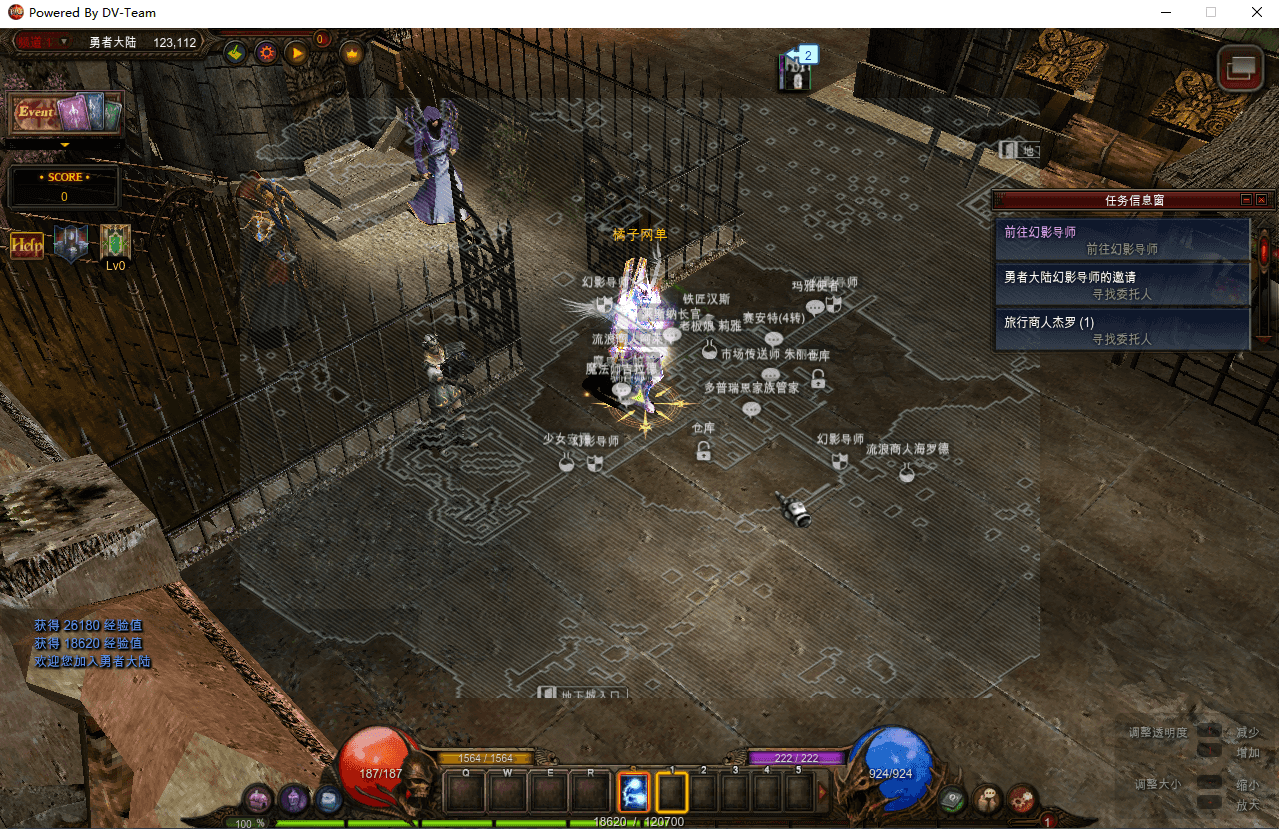Click the green broom icon button
The width and height of the screenshot is (1279, 829).
click(x=236, y=53)
